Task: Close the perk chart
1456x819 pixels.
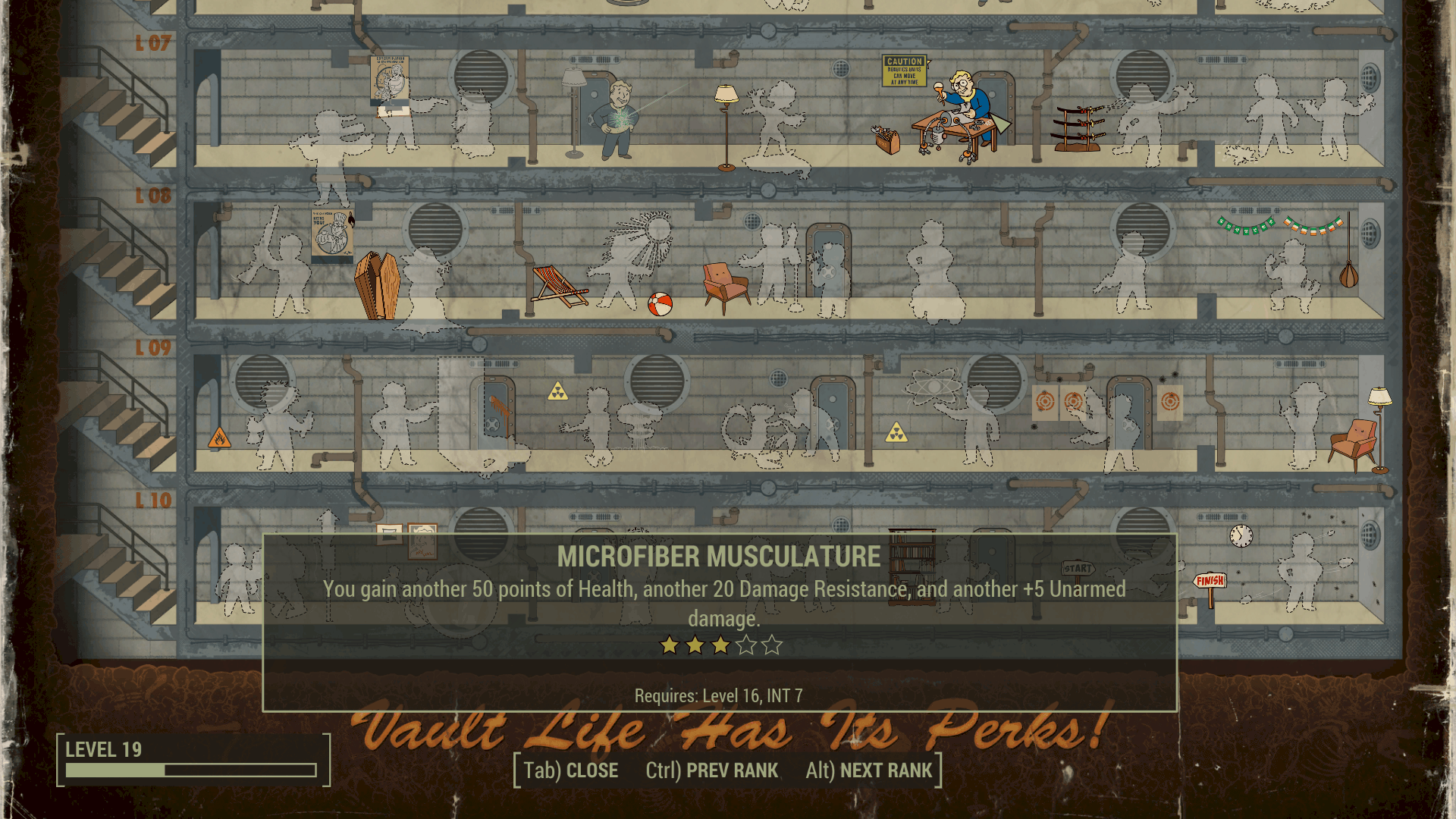Action: coord(570,770)
